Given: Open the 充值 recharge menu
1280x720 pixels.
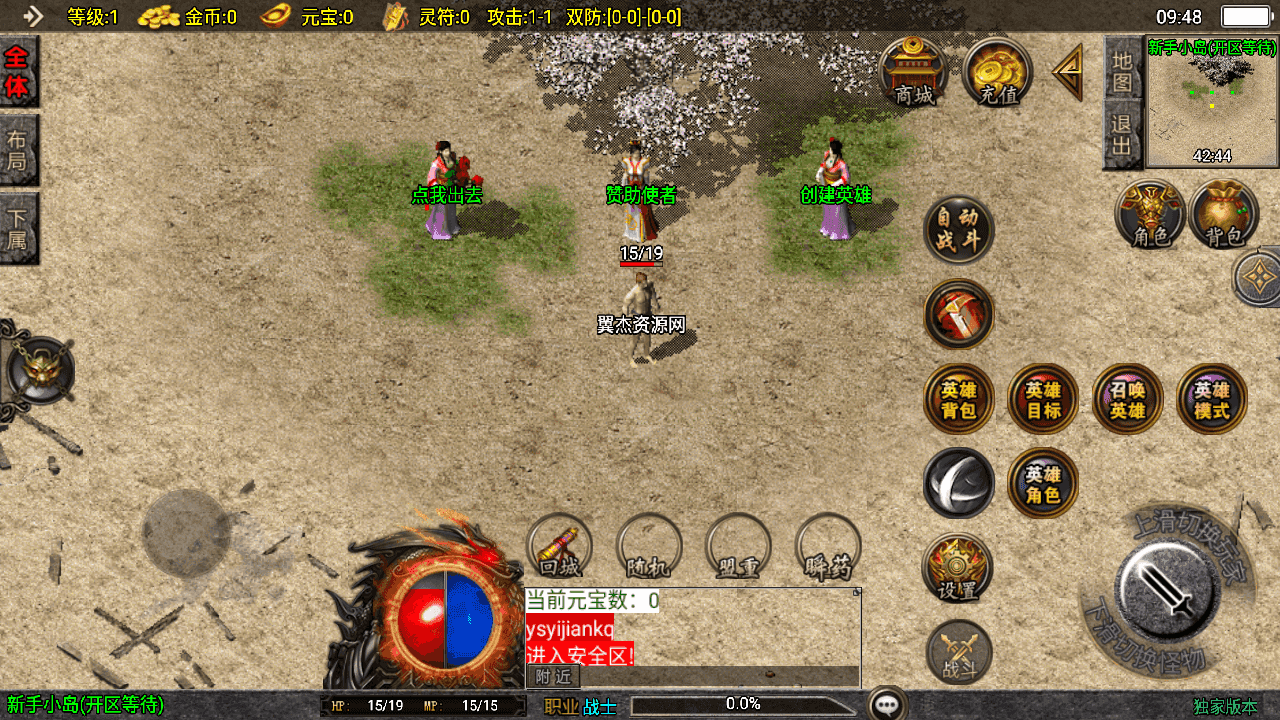Looking at the screenshot, I should (998, 71).
